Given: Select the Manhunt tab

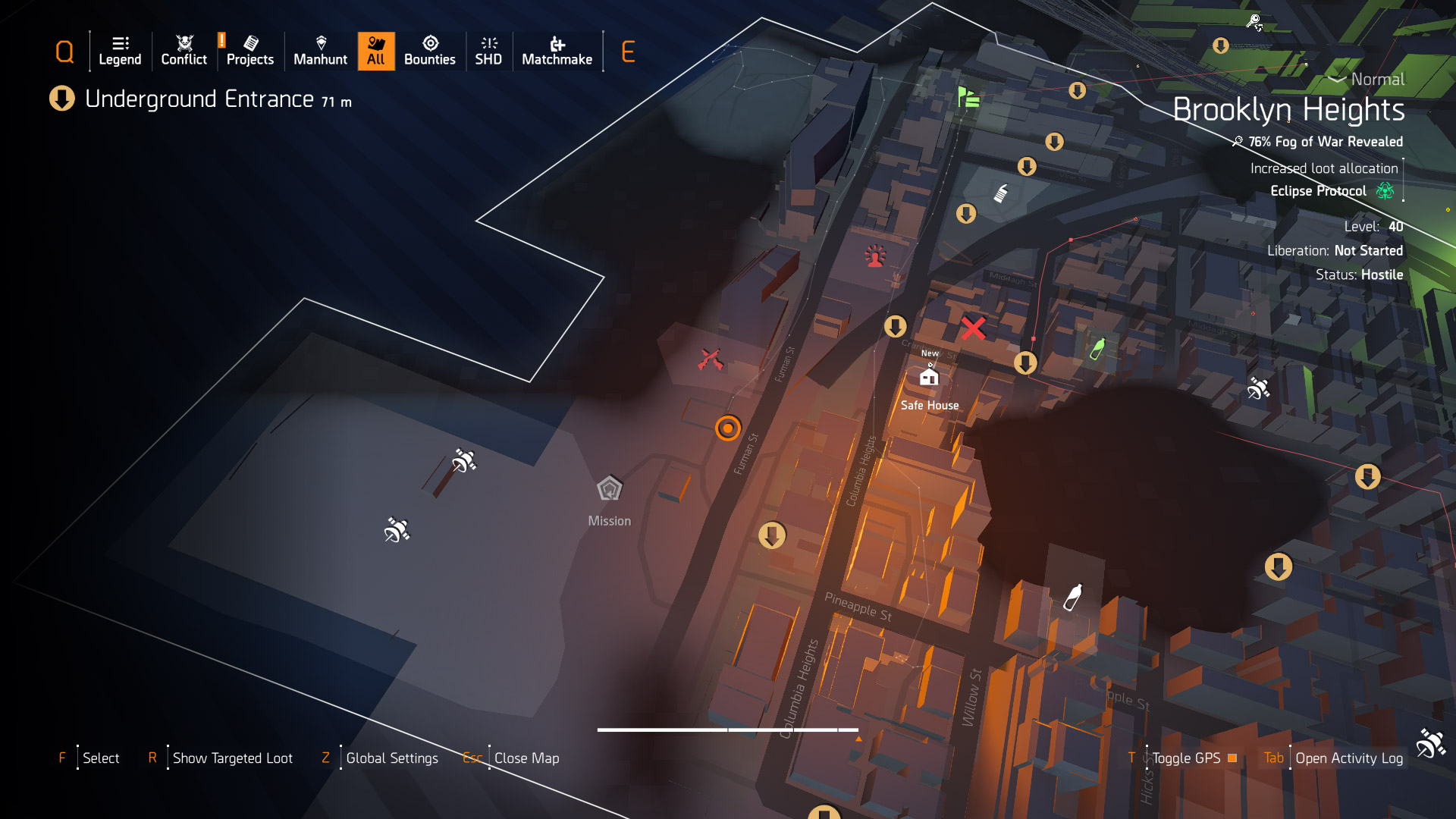Looking at the screenshot, I should point(320,51).
